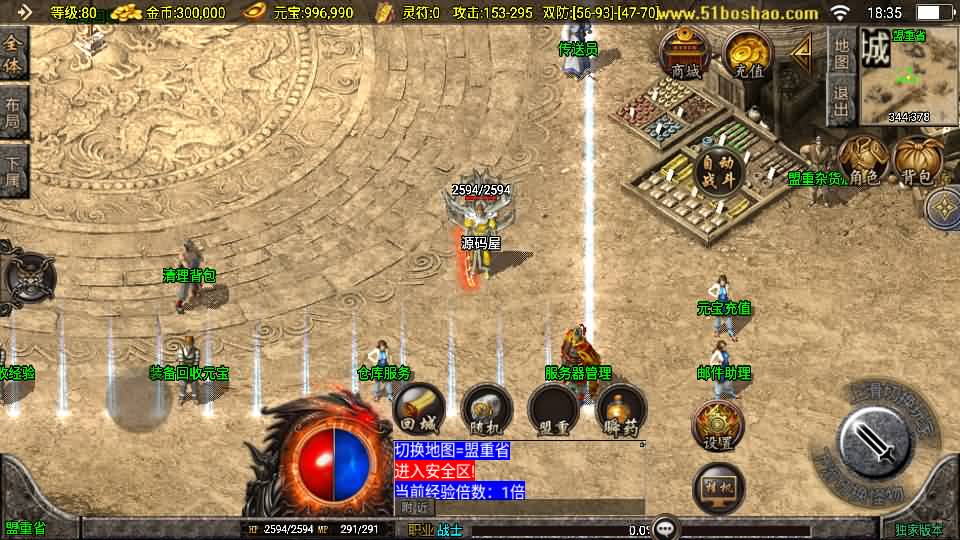
Task: Open chat with the speech bubble icon
Action: click(x=664, y=528)
